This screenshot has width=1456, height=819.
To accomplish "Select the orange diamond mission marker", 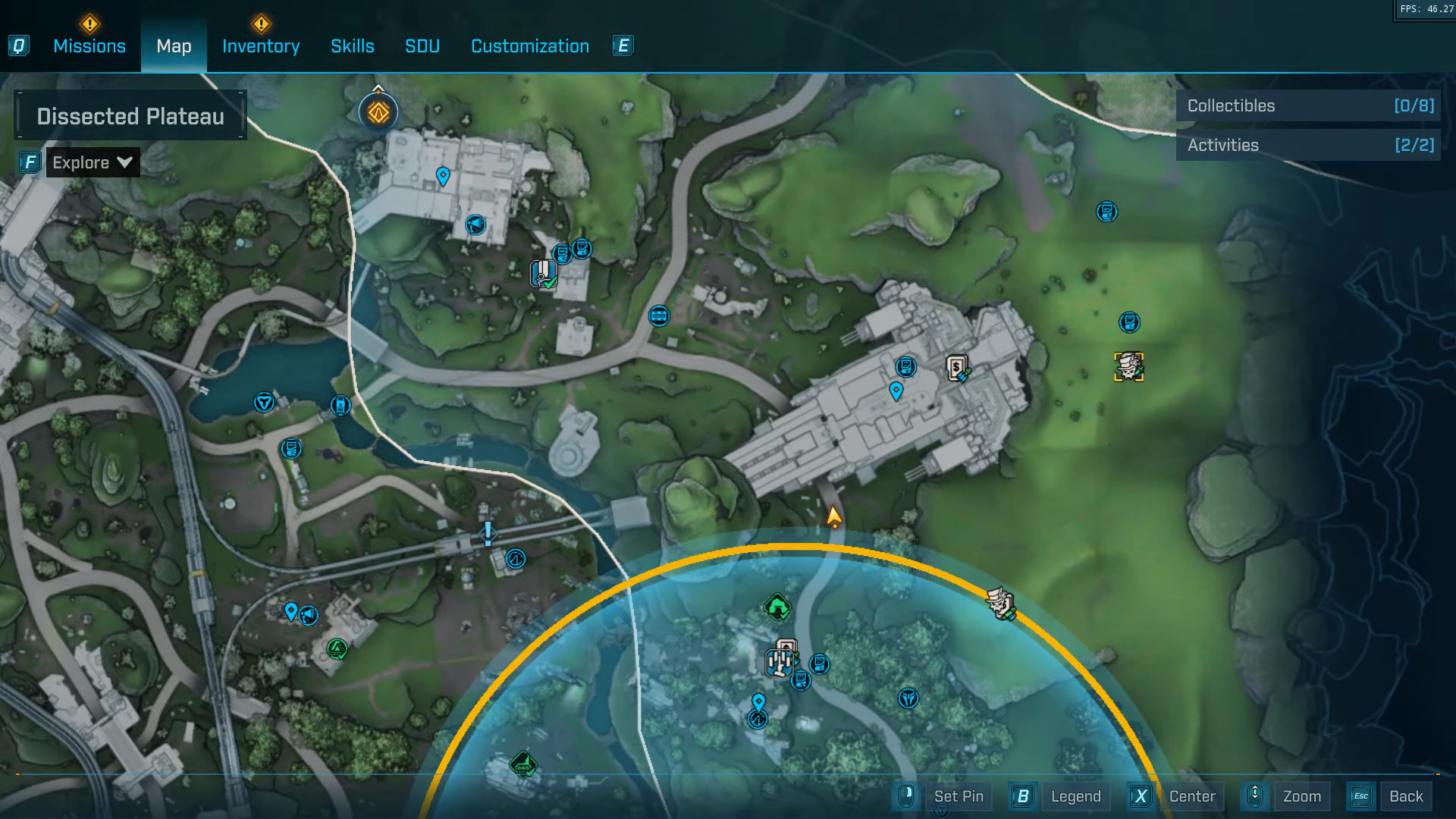I will click(378, 113).
